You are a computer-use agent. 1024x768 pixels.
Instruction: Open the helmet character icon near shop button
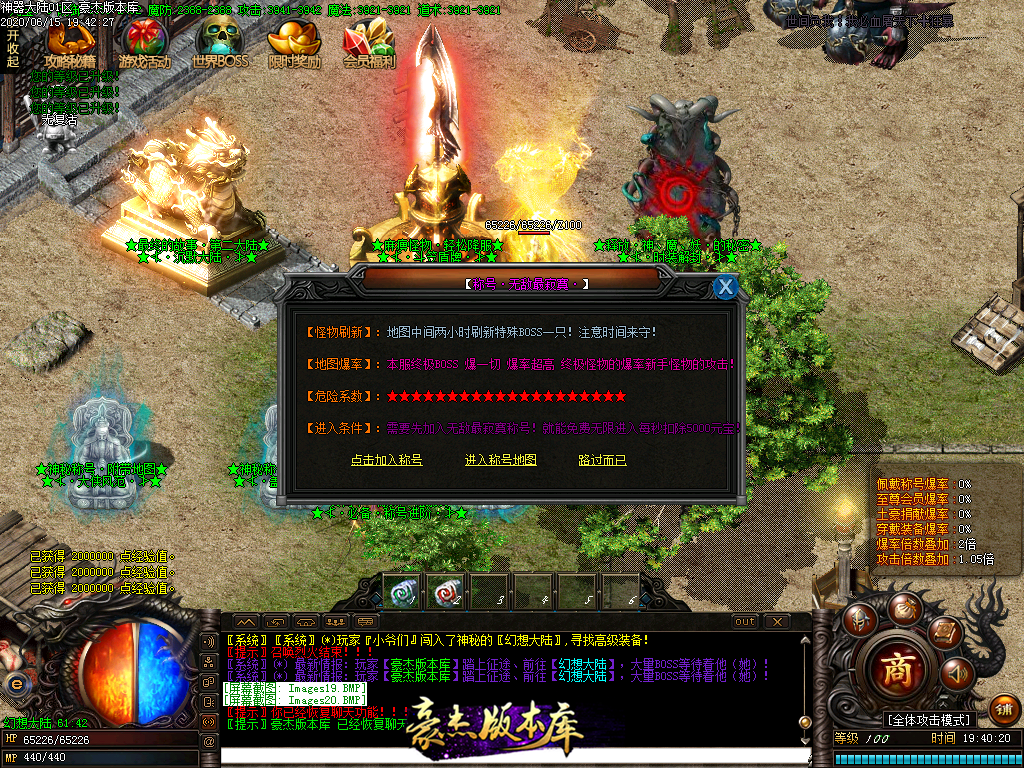coord(859,620)
